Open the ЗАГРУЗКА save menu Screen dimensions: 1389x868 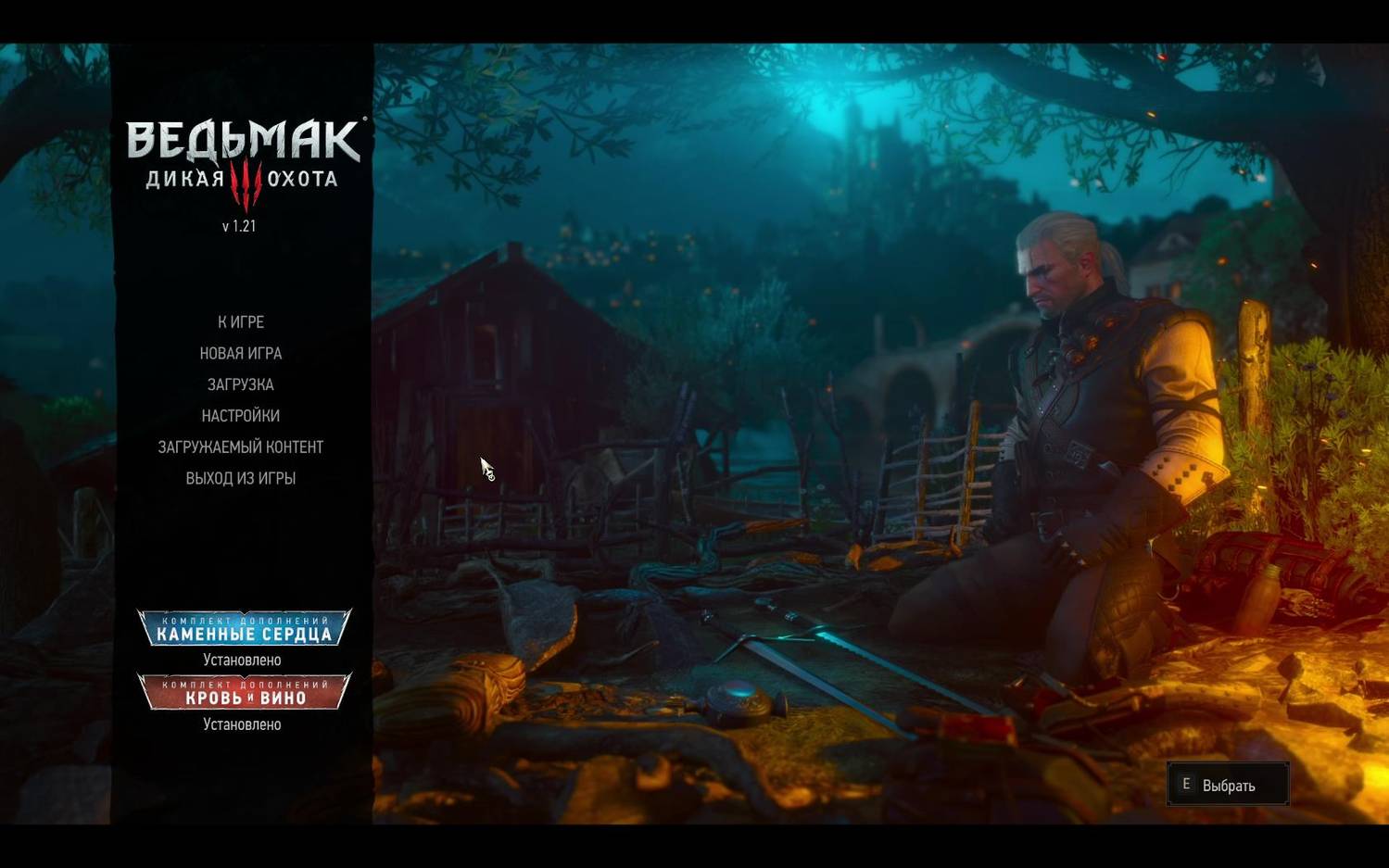[240, 384]
